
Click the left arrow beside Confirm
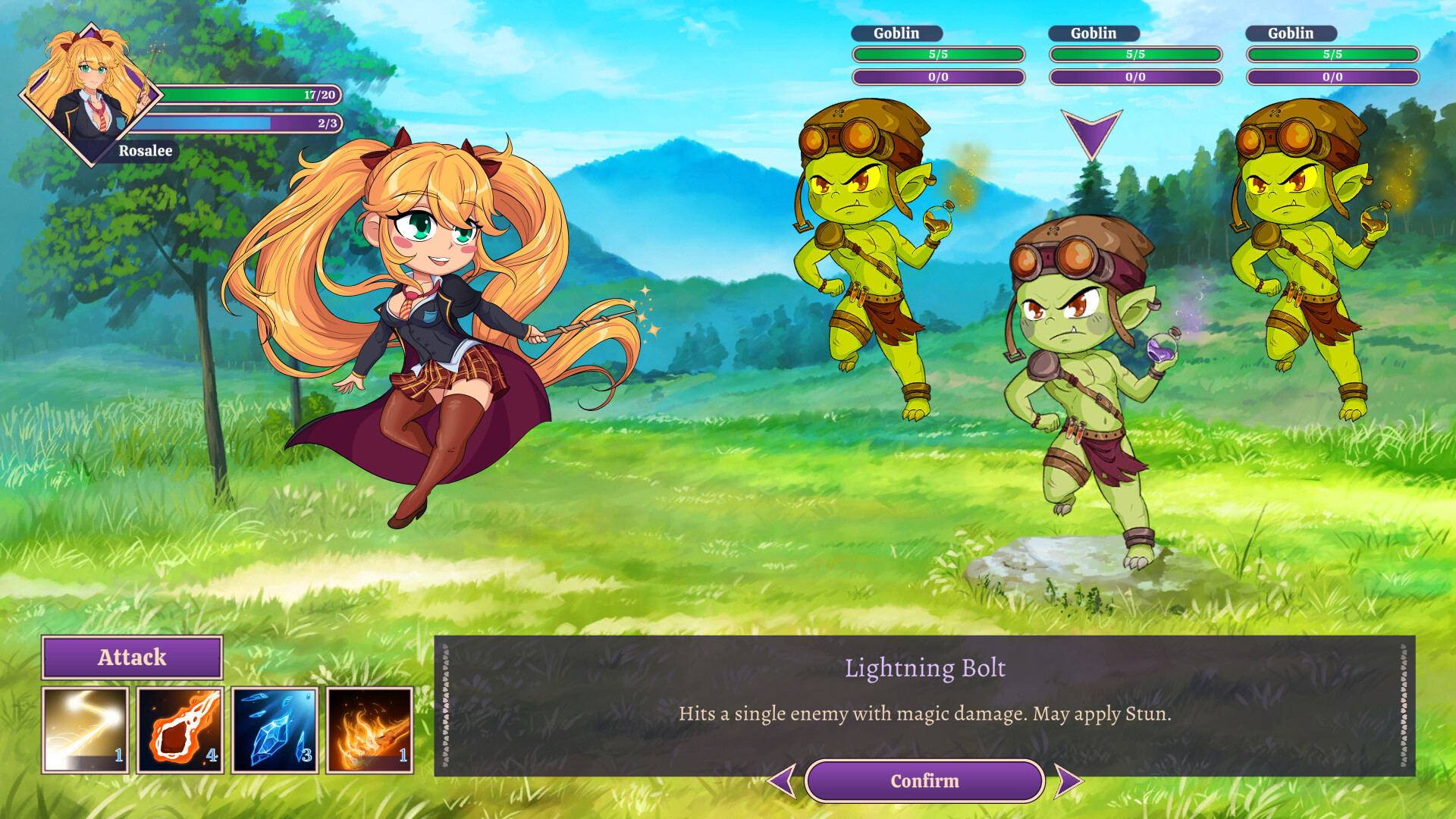coord(782,780)
